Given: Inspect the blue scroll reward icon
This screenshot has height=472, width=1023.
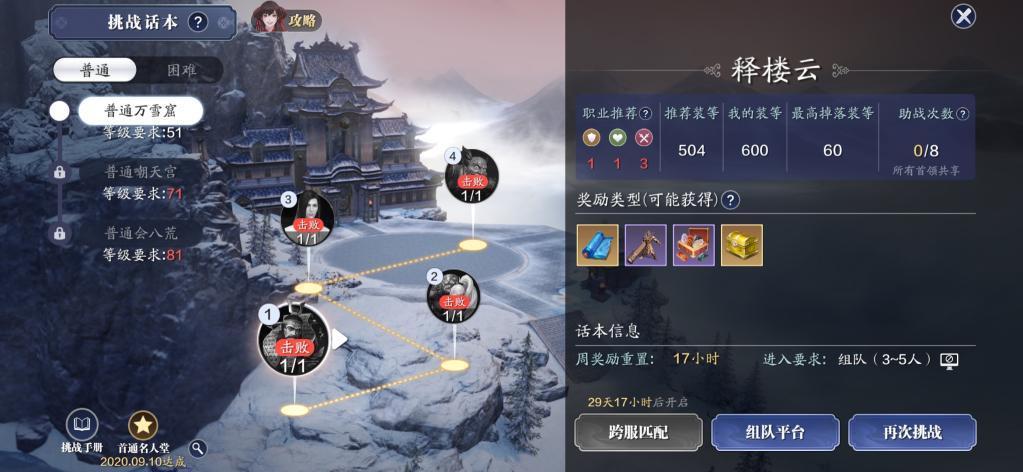Looking at the screenshot, I should coord(597,245).
